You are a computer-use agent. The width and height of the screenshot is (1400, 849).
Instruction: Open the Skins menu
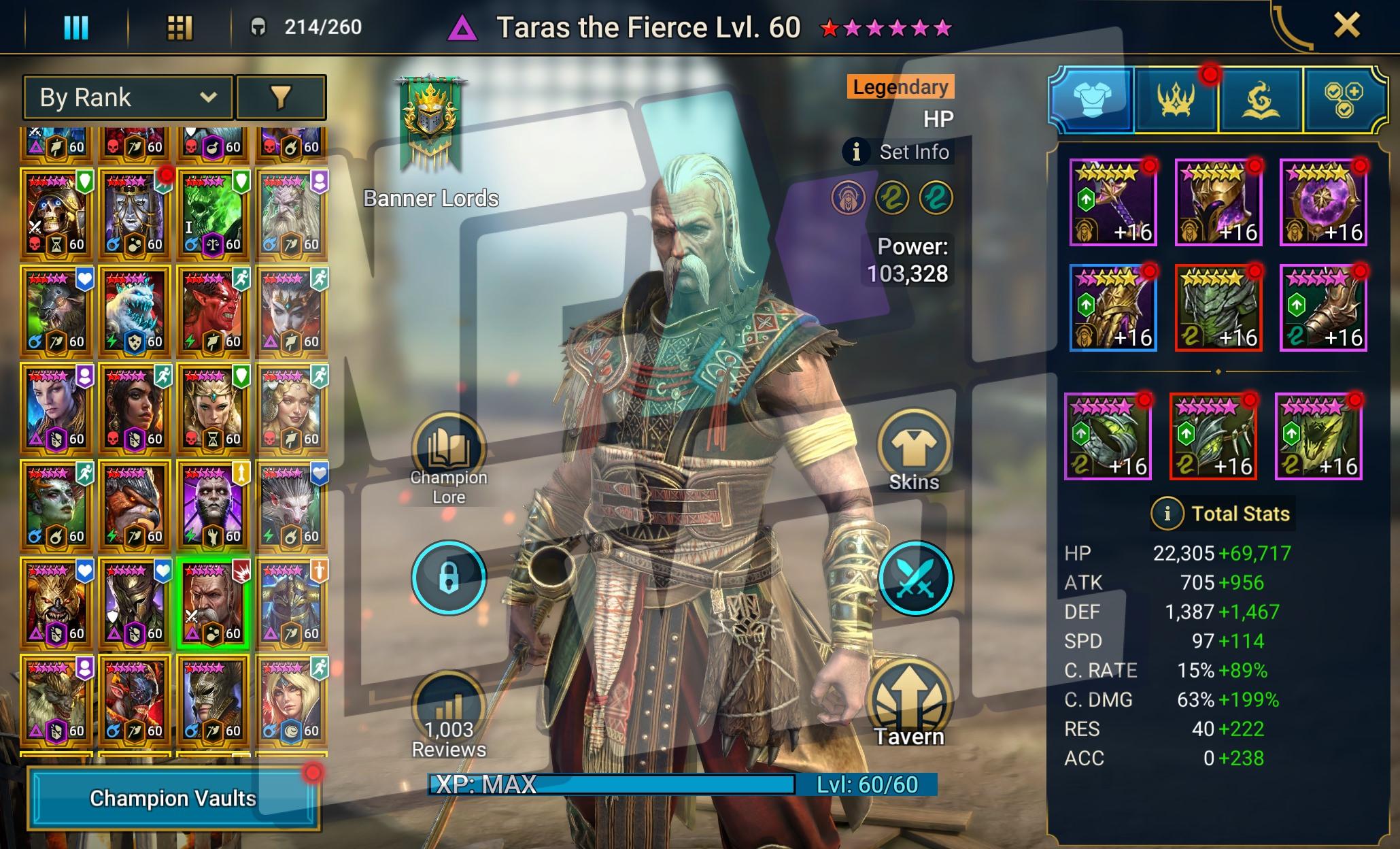click(x=913, y=450)
